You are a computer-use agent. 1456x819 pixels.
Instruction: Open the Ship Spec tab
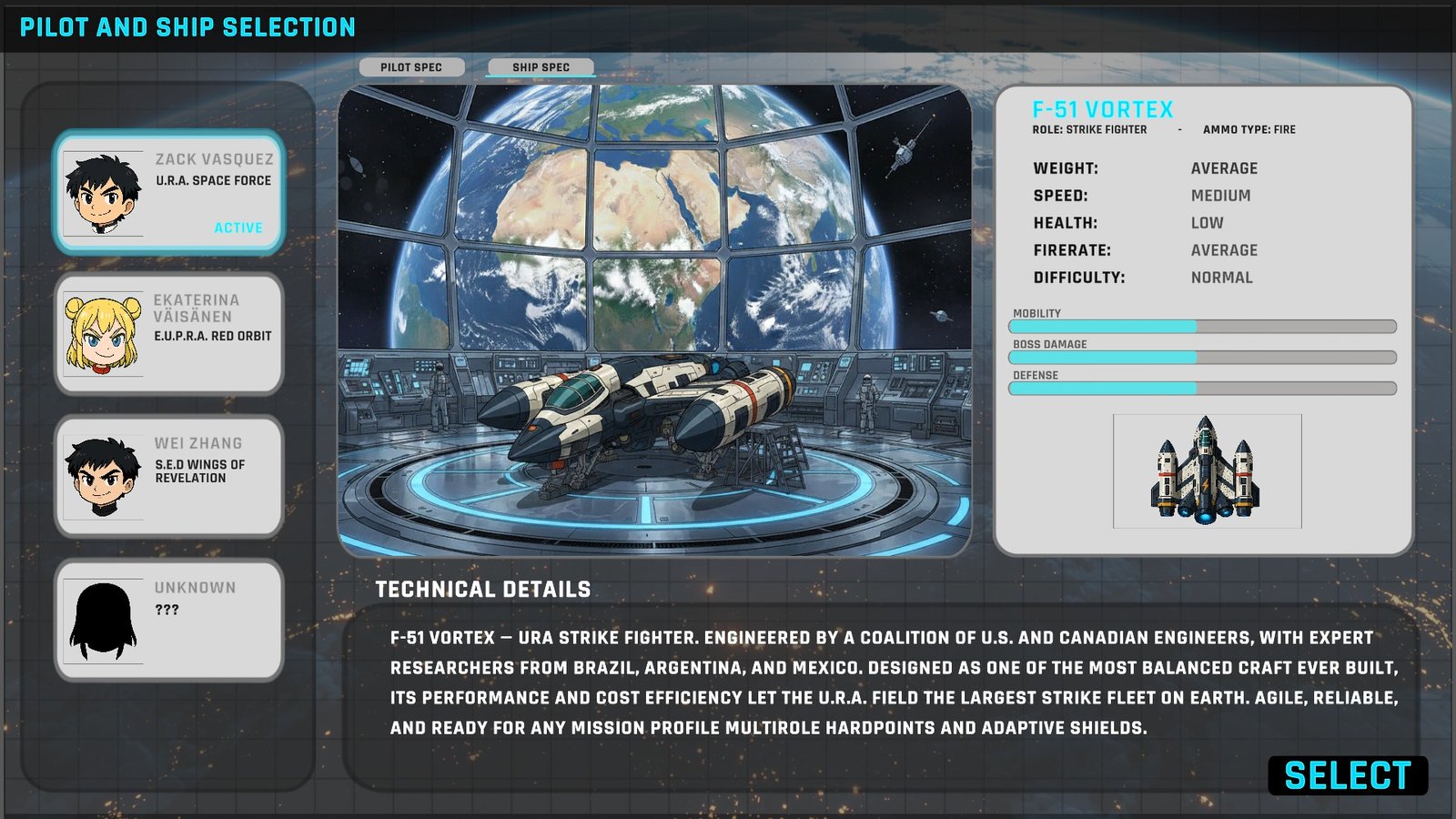[x=541, y=67]
